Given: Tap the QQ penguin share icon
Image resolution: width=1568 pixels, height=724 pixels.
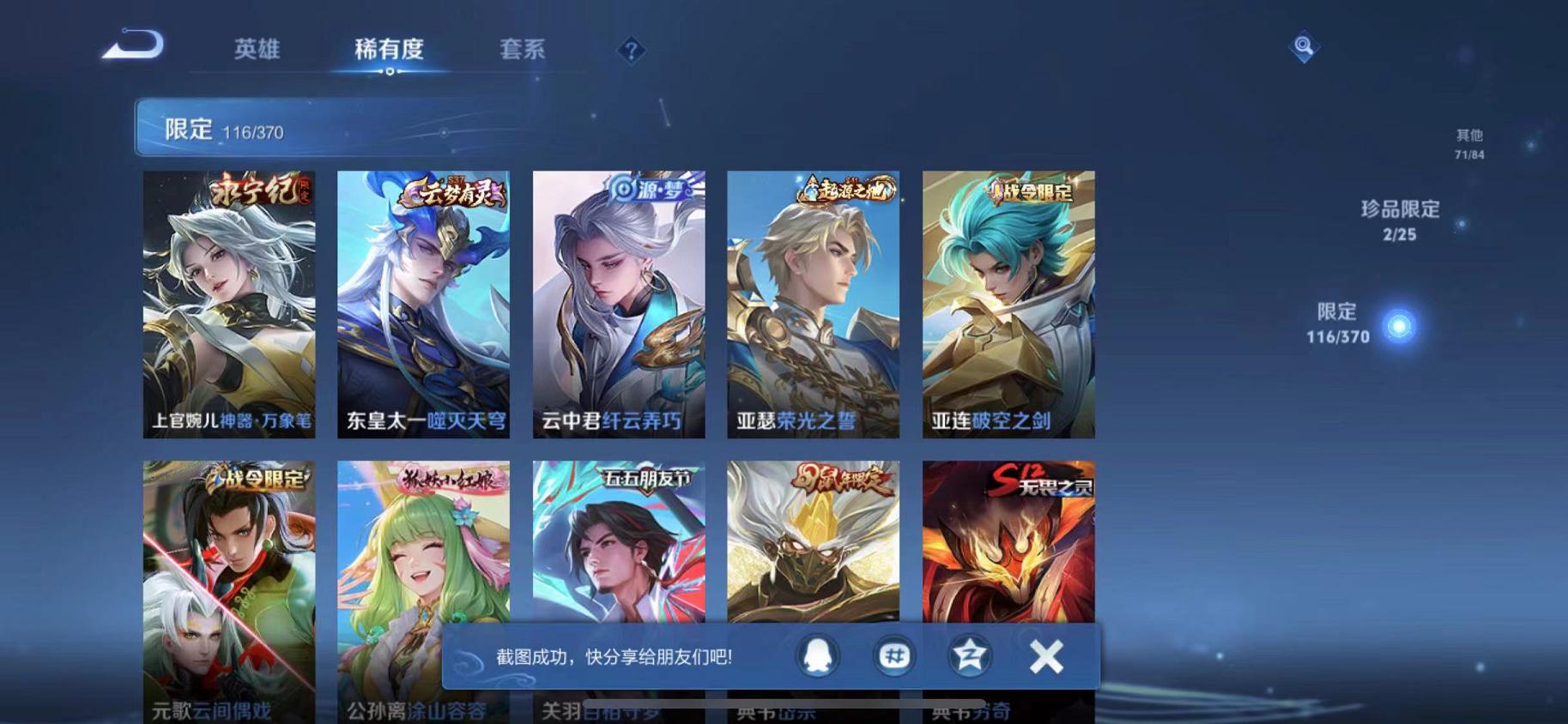Looking at the screenshot, I should pos(816,655).
